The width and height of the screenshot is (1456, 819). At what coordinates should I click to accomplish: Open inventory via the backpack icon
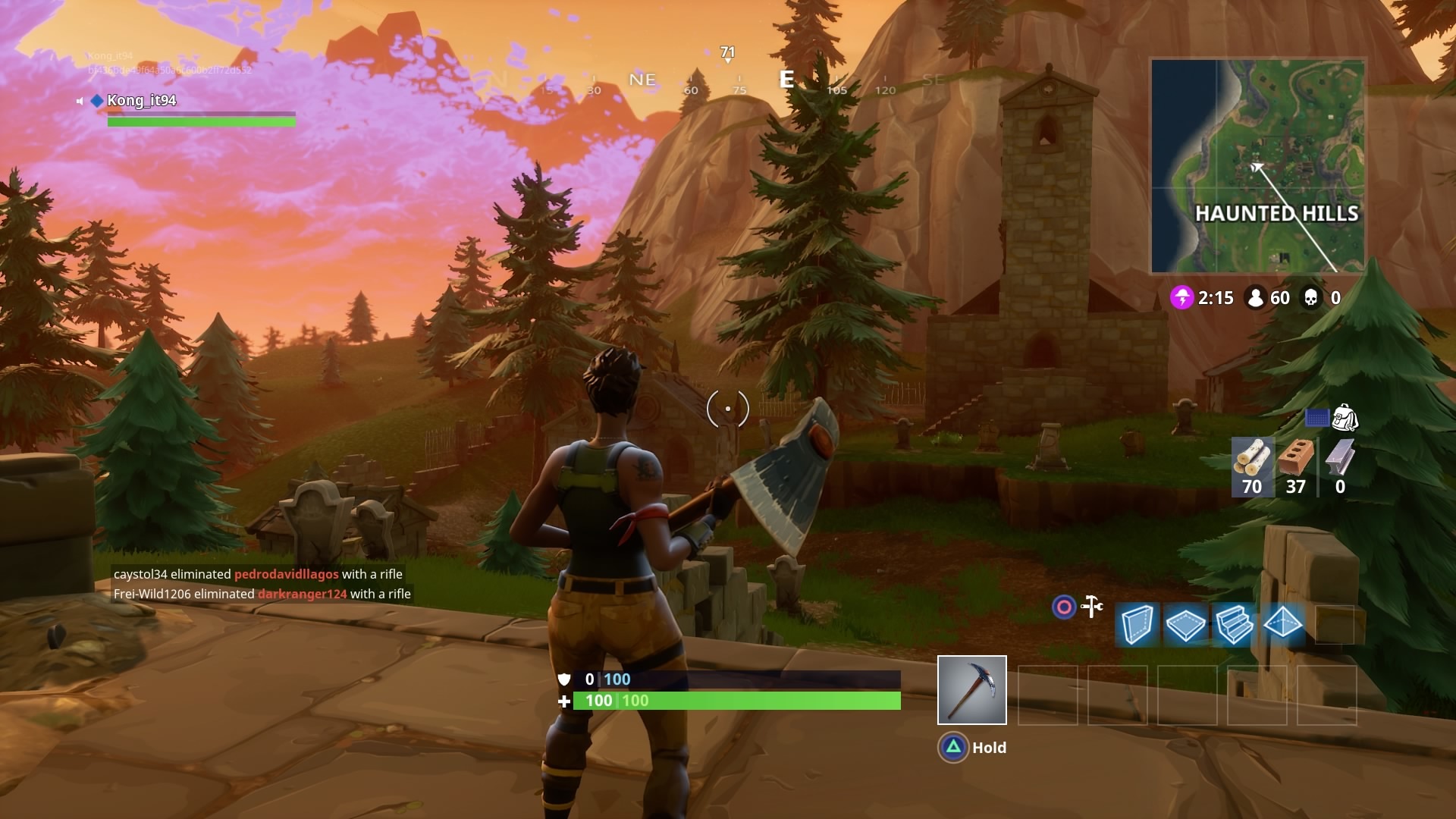point(1346,419)
